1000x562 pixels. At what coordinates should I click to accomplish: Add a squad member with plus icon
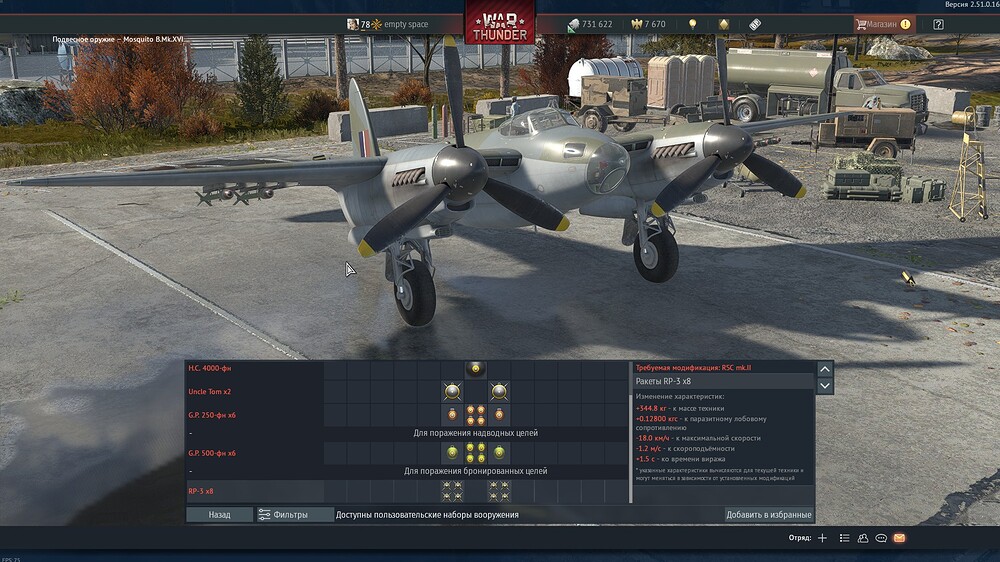[x=823, y=538]
